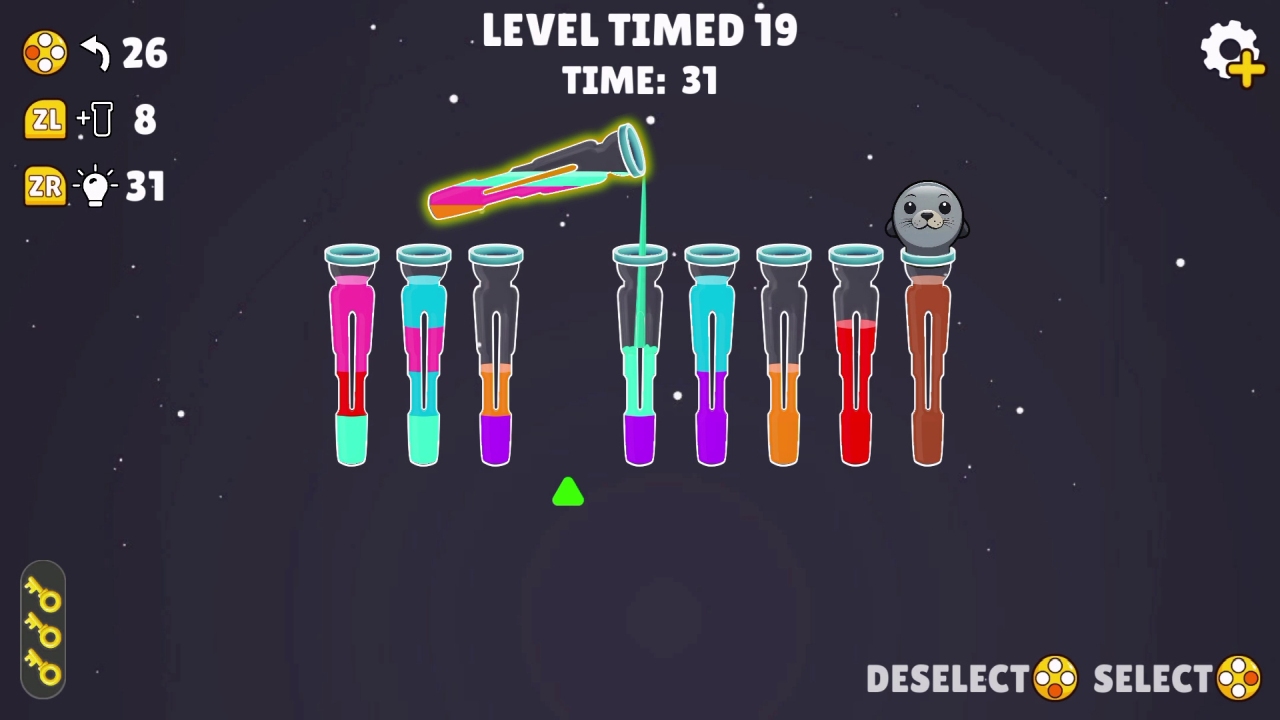Activate the hint light bulb icon
The image size is (1280, 720).
95,185
